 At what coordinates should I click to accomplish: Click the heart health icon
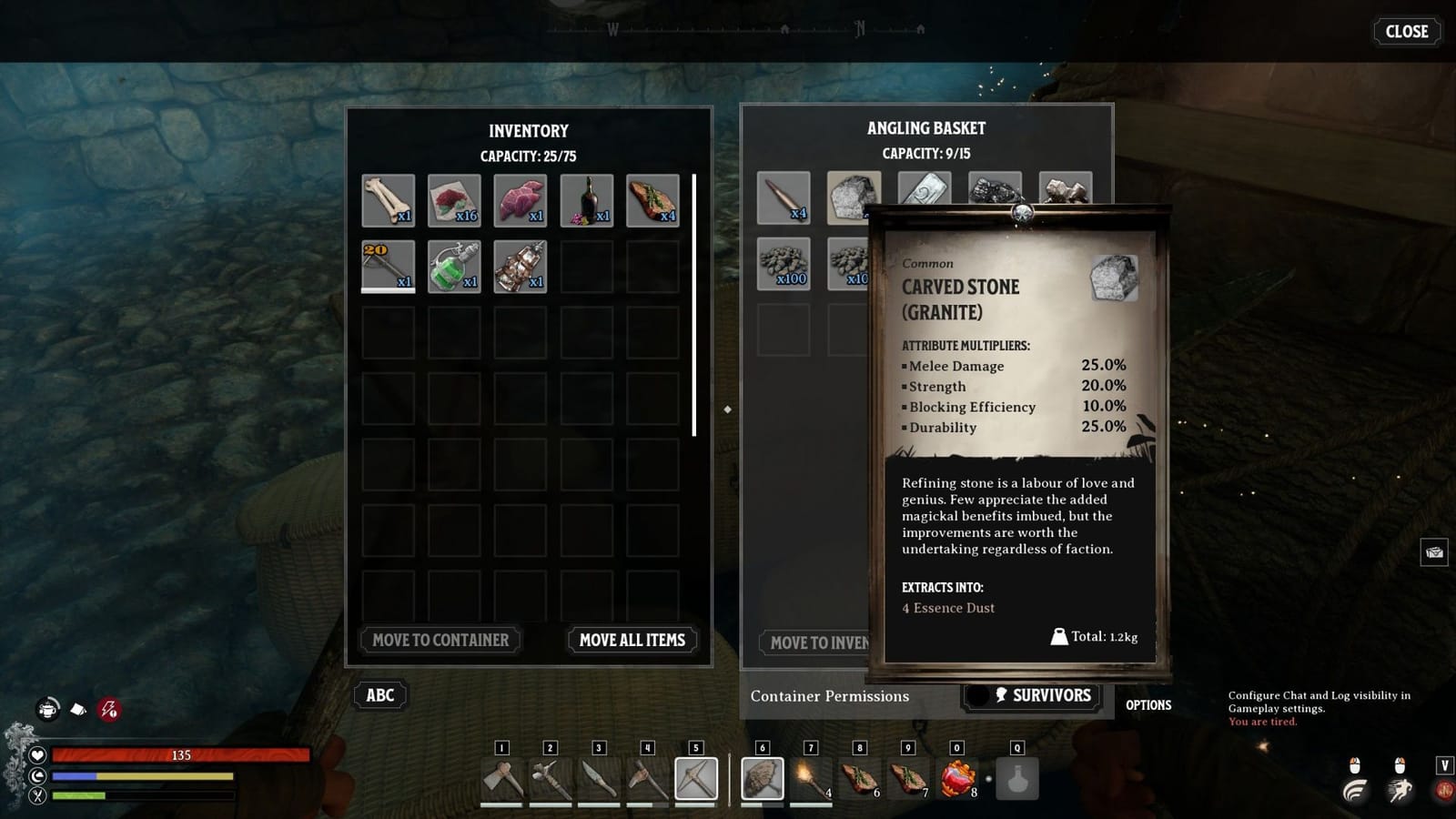coord(36,755)
